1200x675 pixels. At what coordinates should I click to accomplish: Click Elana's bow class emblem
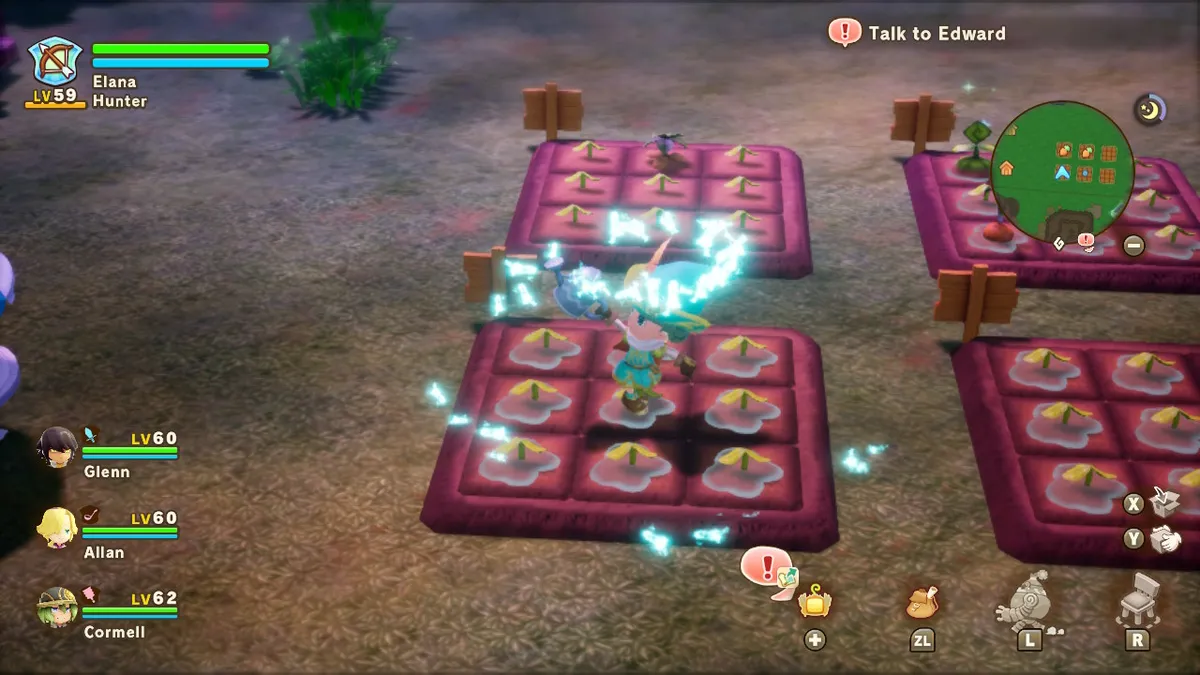[x=54, y=62]
